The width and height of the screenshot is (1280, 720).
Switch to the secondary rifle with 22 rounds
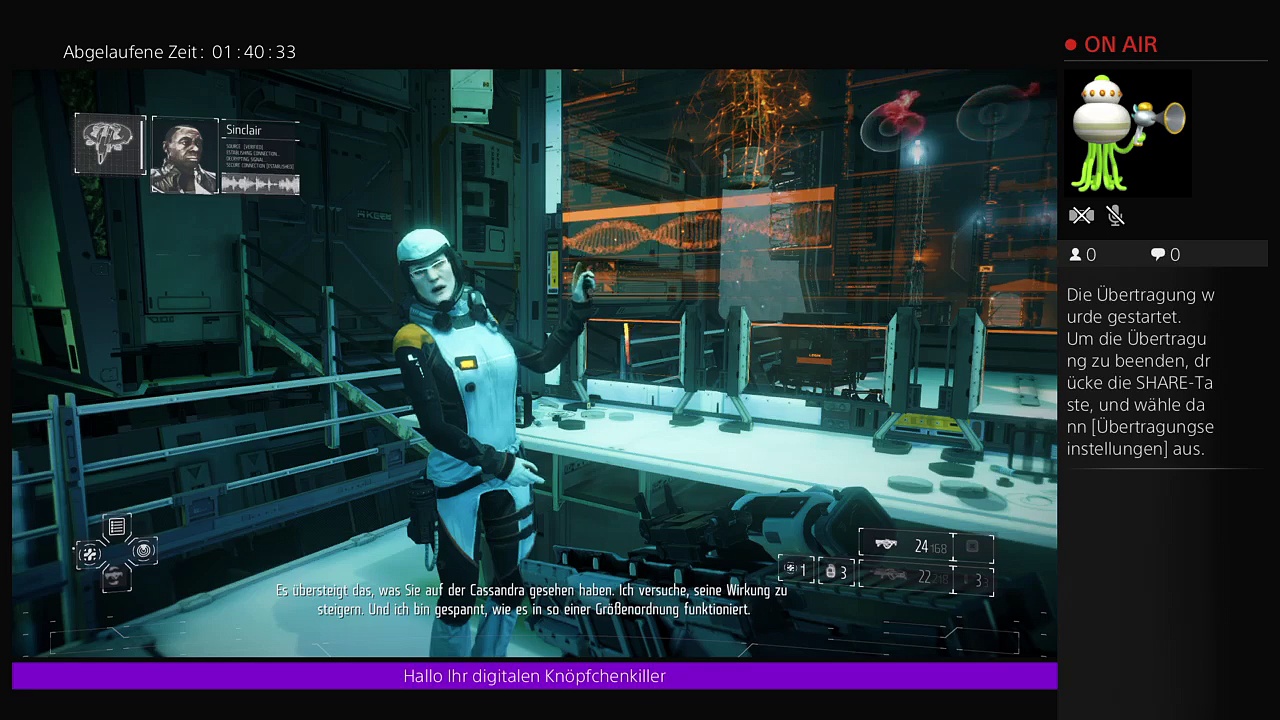(905, 577)
